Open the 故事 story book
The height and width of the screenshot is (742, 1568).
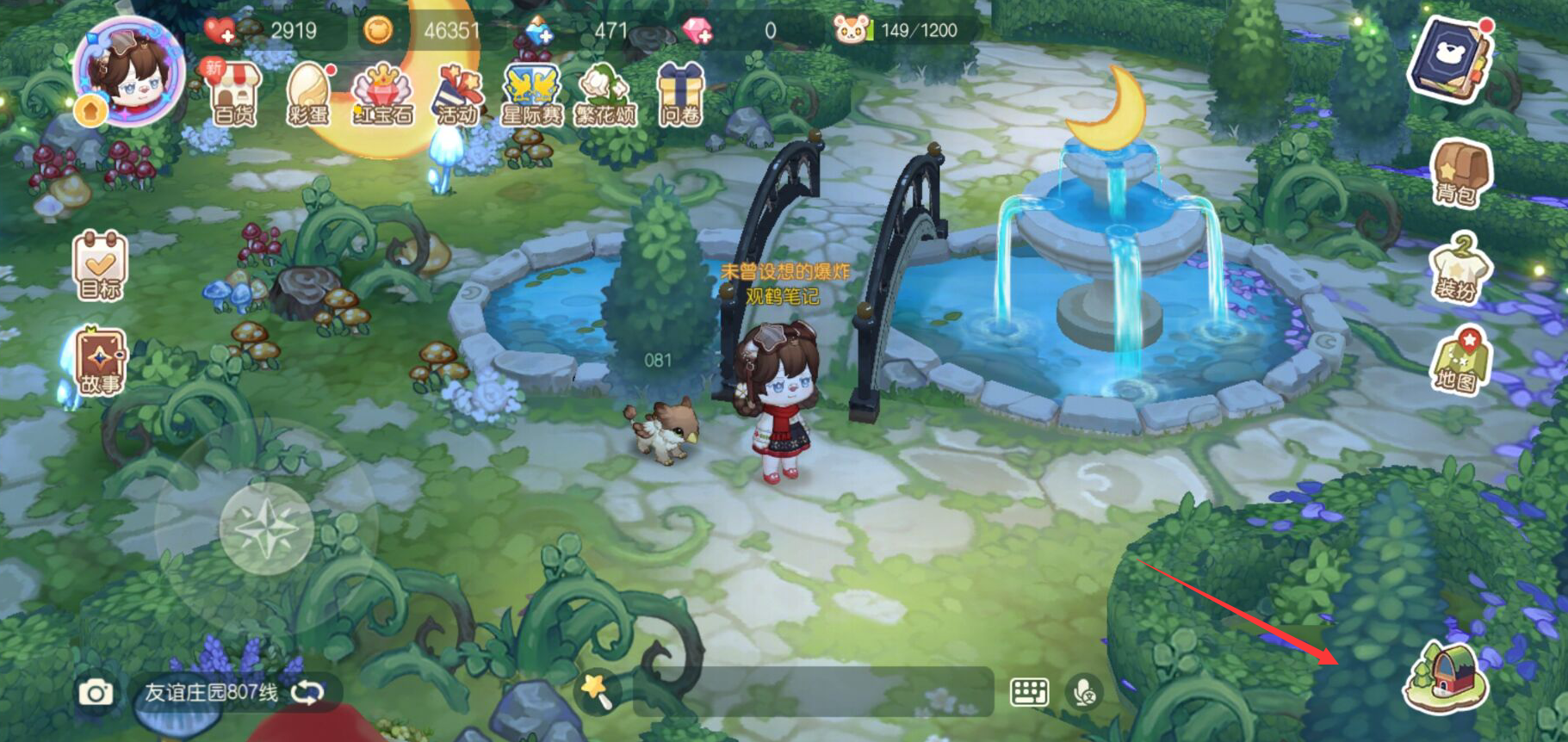[101, 362]
